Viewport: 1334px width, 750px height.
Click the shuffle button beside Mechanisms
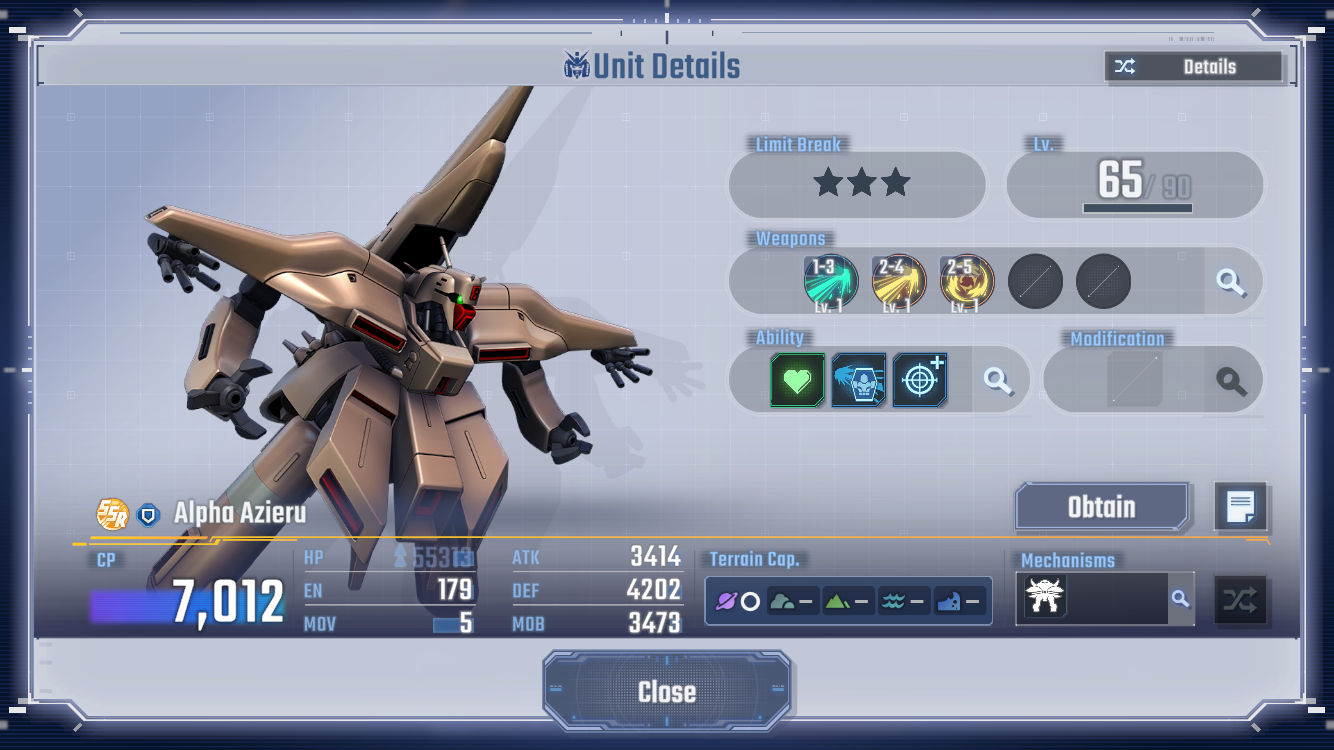tap(1240, 600)
